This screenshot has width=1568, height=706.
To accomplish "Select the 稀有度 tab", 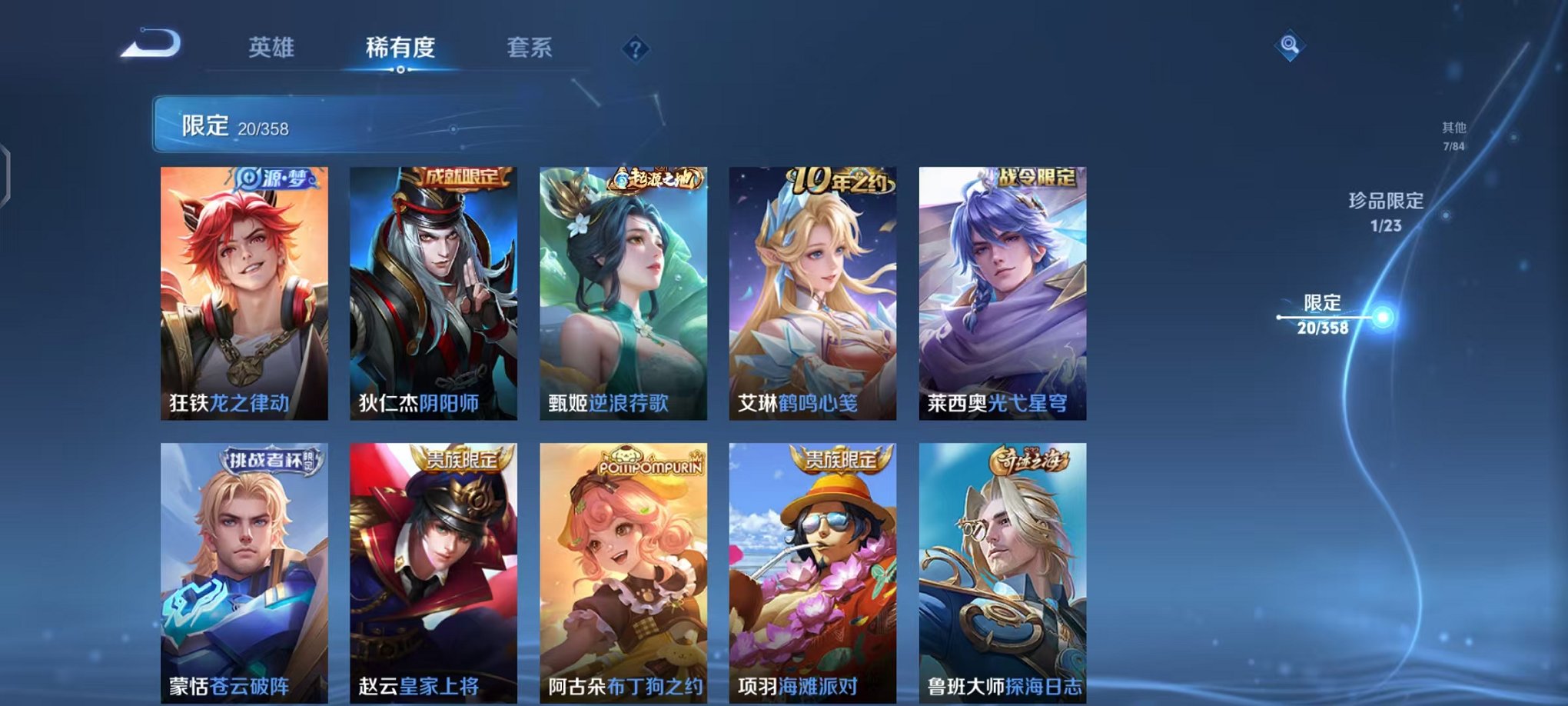I will pos(397,48).
